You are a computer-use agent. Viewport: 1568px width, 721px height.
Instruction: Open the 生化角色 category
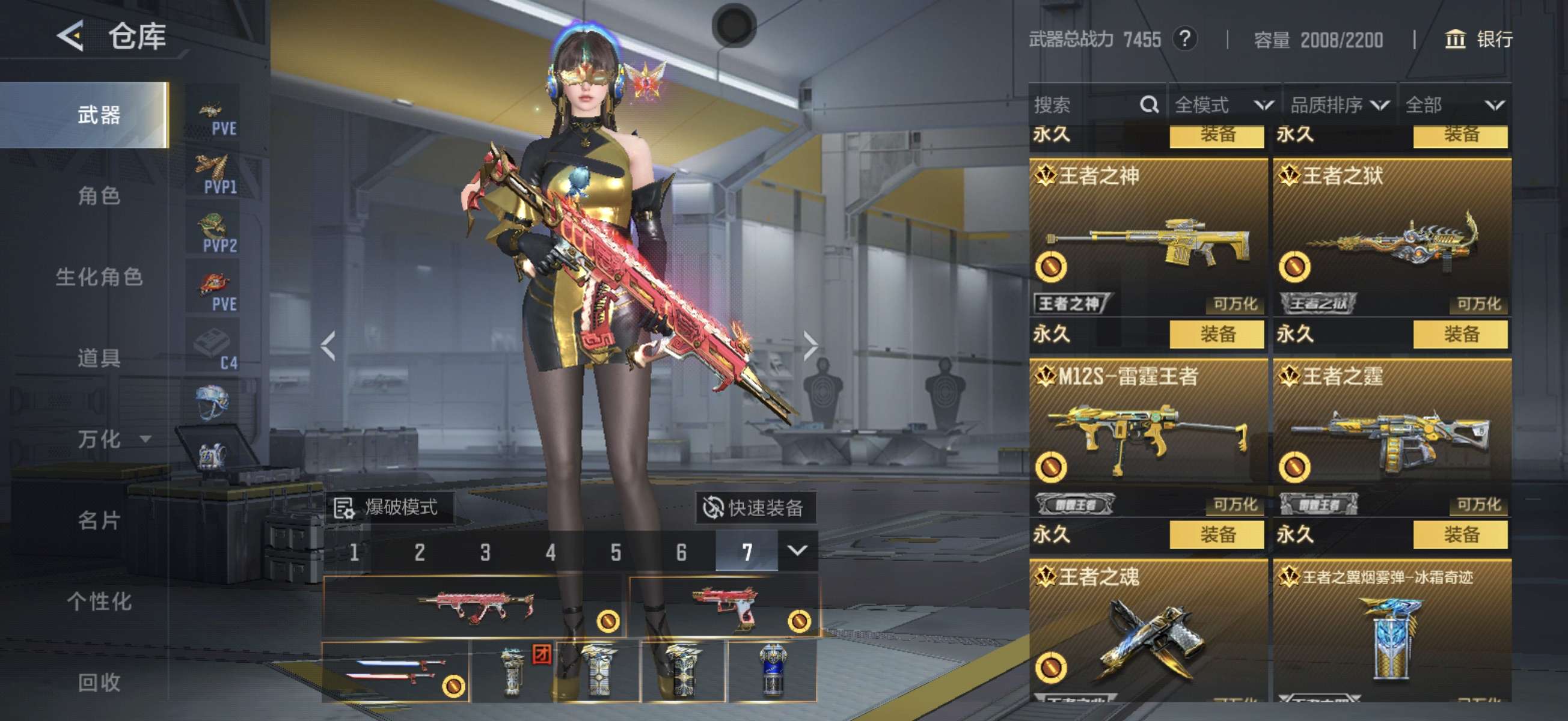[99, 277]
